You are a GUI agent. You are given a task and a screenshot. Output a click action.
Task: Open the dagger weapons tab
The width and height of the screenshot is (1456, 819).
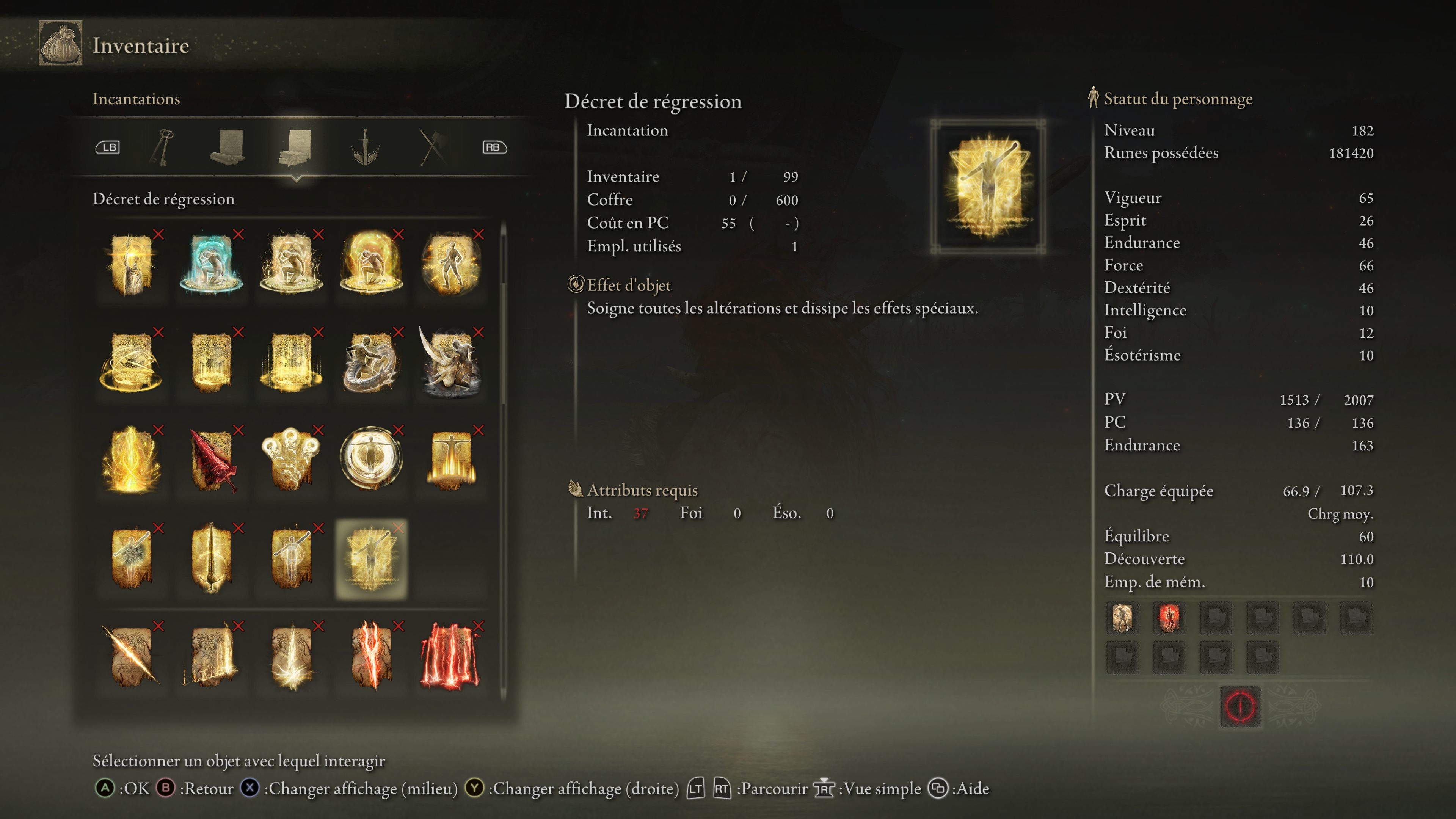365,147
